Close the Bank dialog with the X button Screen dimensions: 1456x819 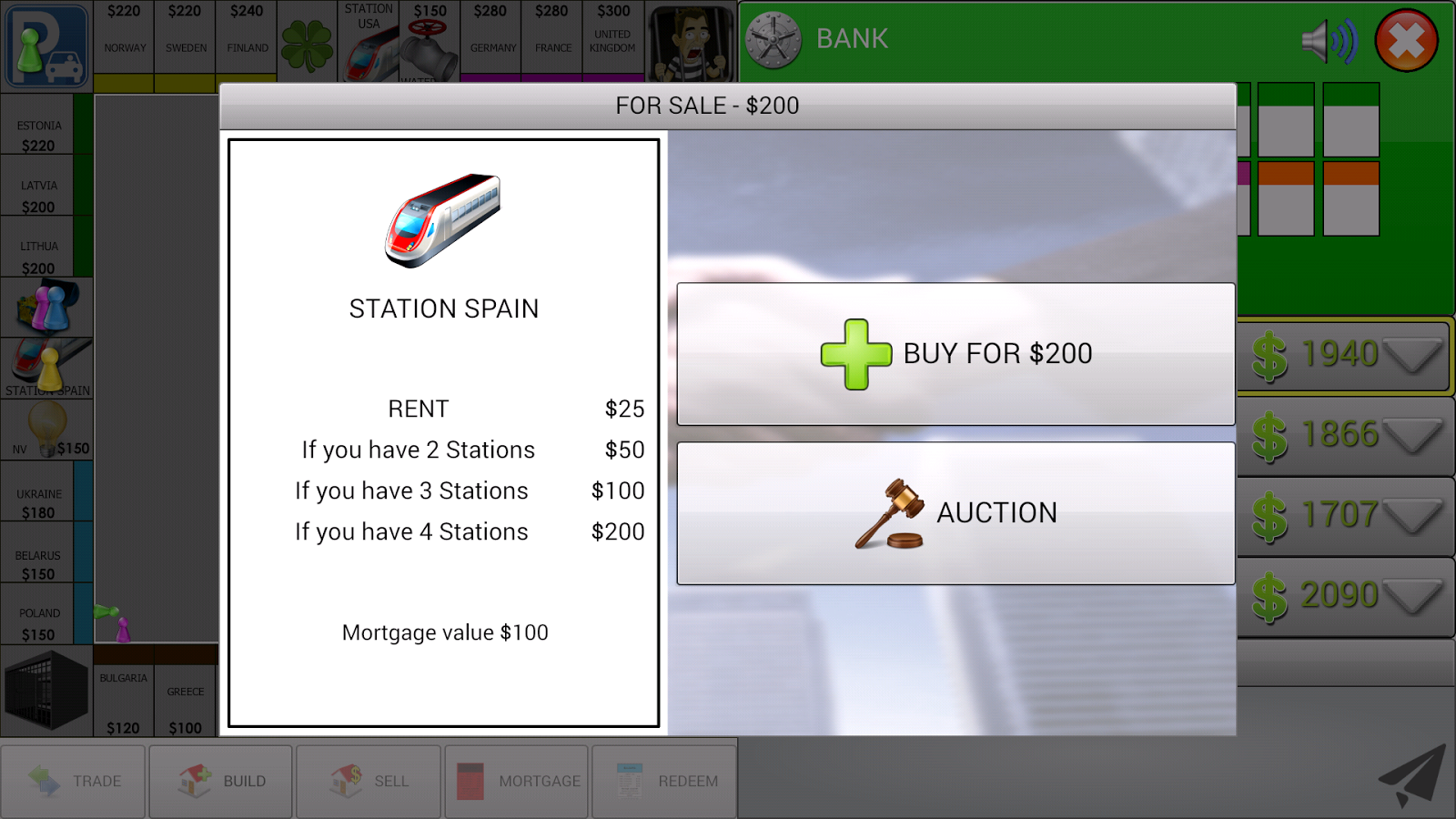click(1405, 40)
